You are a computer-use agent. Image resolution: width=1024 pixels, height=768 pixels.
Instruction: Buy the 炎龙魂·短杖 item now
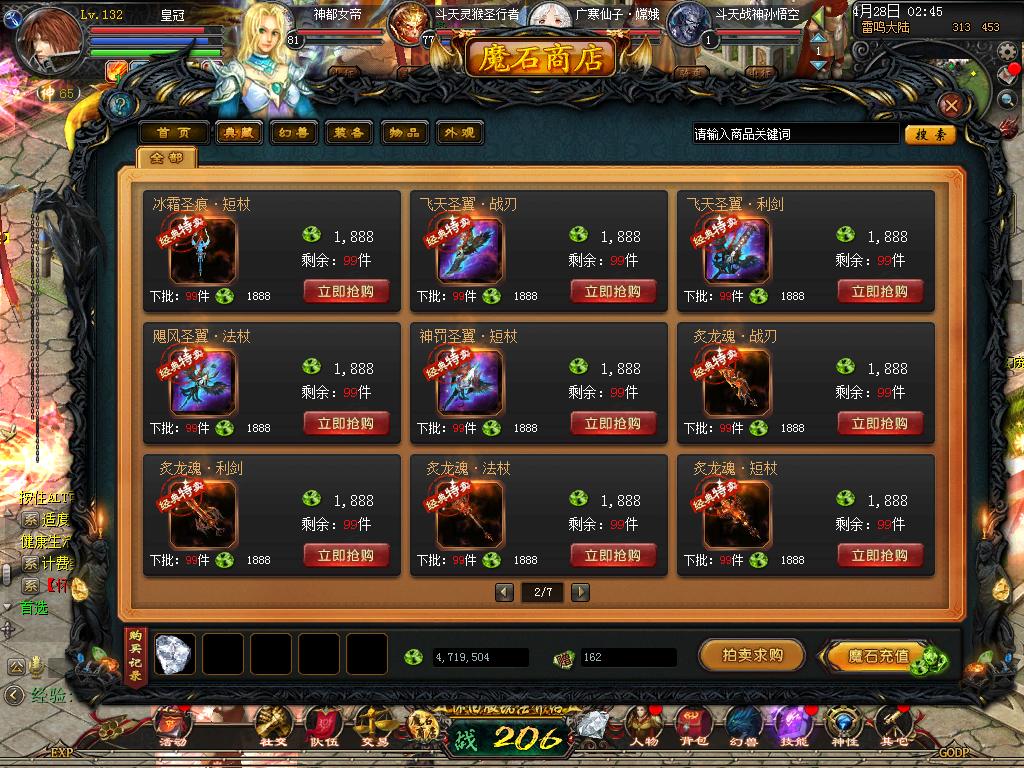(880, 556)
